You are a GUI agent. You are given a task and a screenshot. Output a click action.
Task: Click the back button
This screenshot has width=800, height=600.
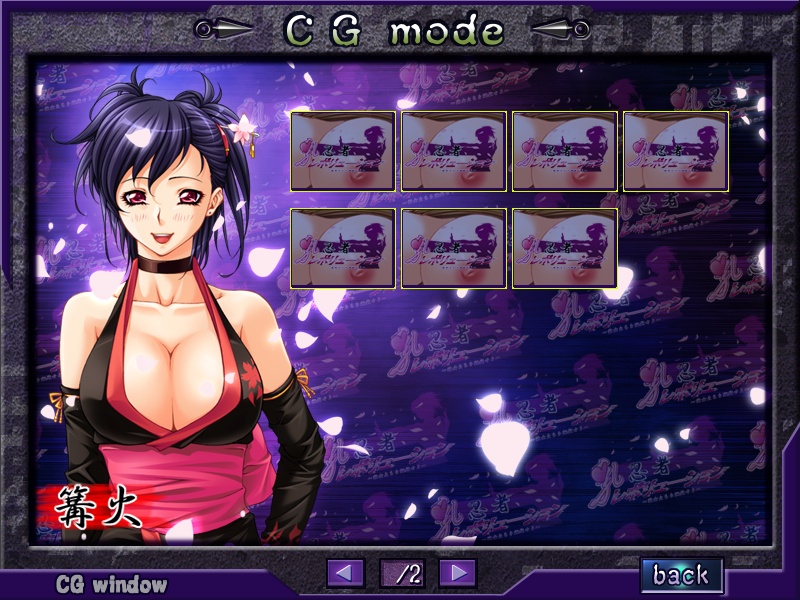click(x=681, y=574)
